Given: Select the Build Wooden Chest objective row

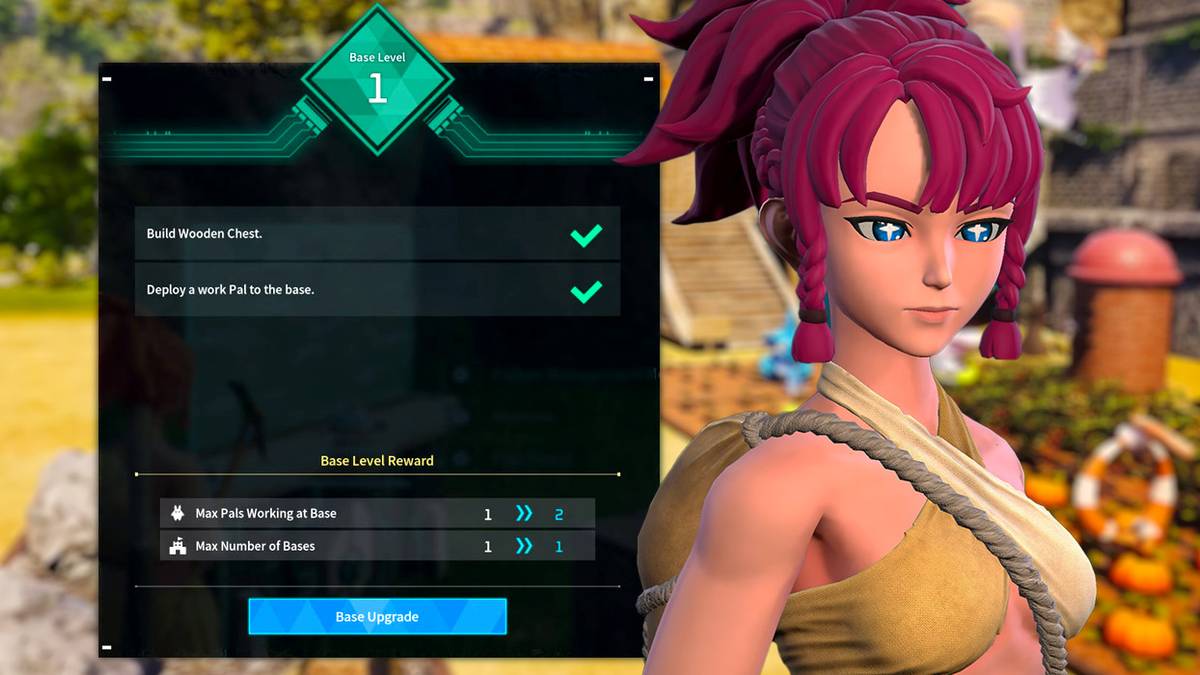Looking at the screenshot, I should [x=377, y=234].
